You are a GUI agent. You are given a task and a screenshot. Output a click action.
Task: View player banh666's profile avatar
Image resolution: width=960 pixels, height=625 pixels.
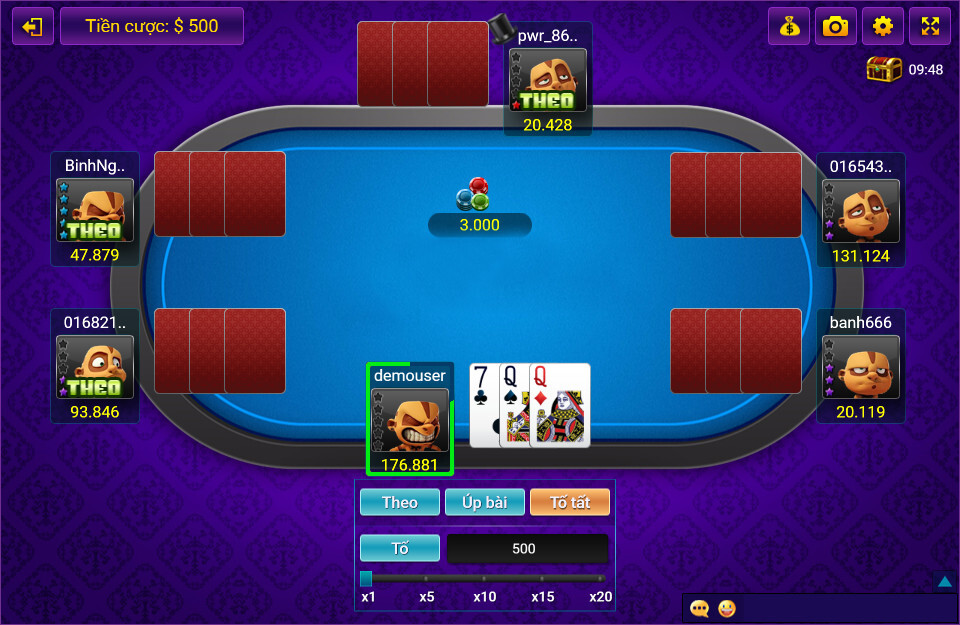[860, 368]
